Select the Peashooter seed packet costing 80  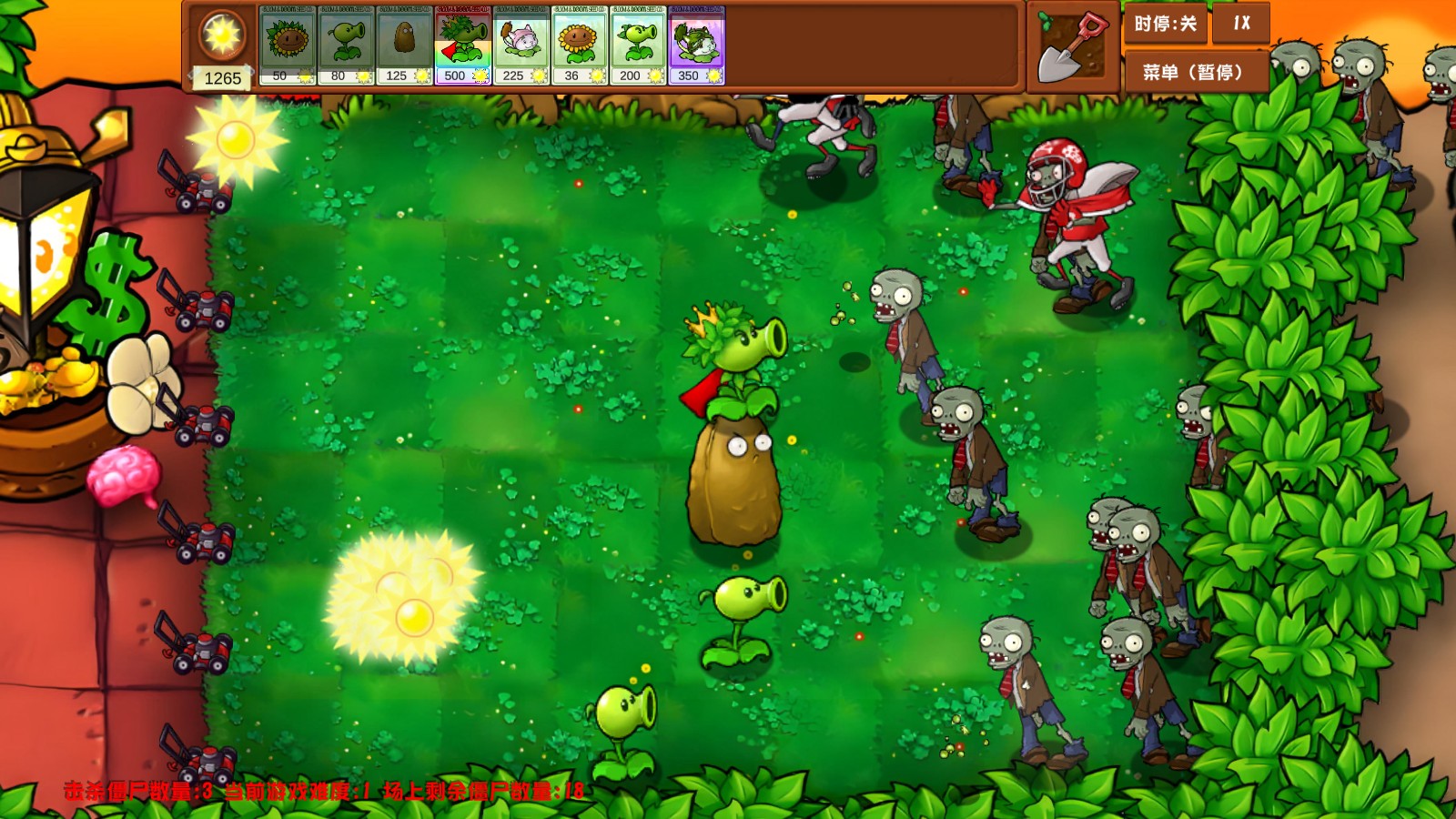(x=347, y=45)
